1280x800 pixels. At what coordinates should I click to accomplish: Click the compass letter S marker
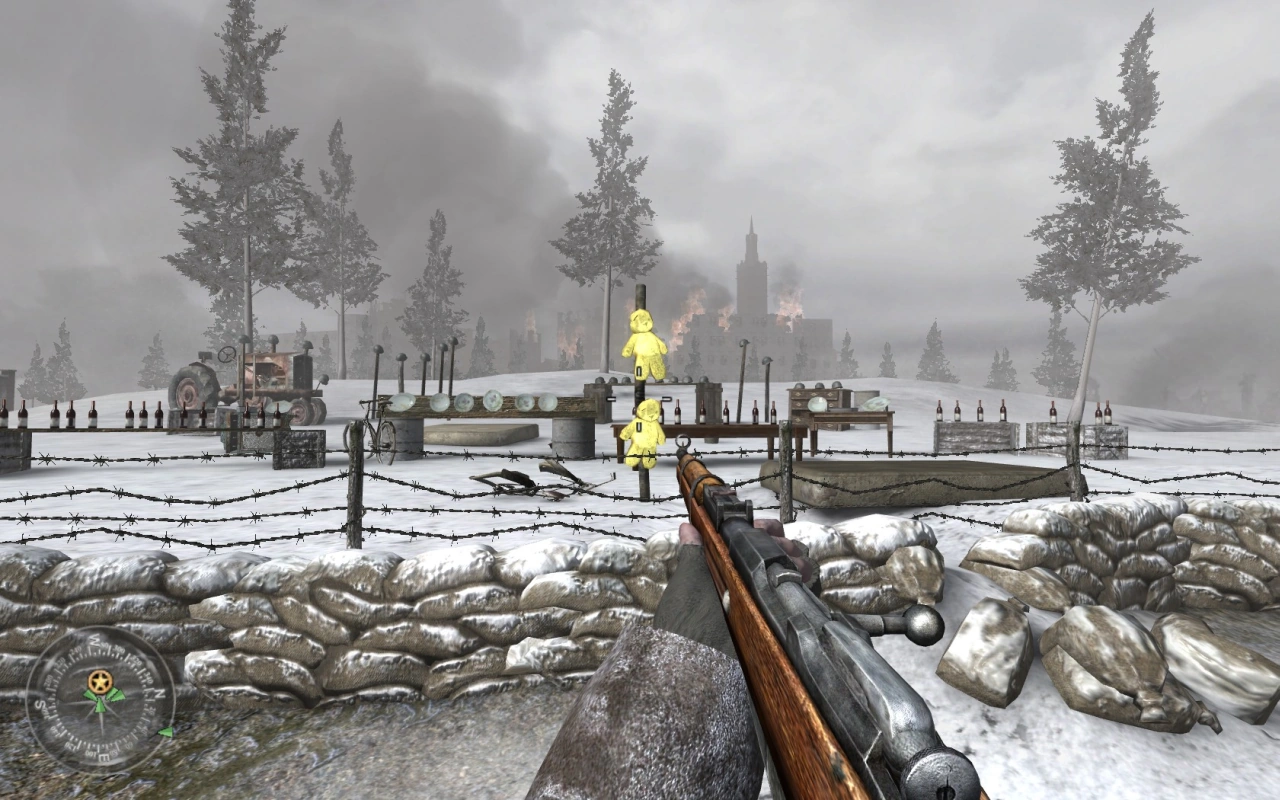pyautogui.click(x=40, y=705)
